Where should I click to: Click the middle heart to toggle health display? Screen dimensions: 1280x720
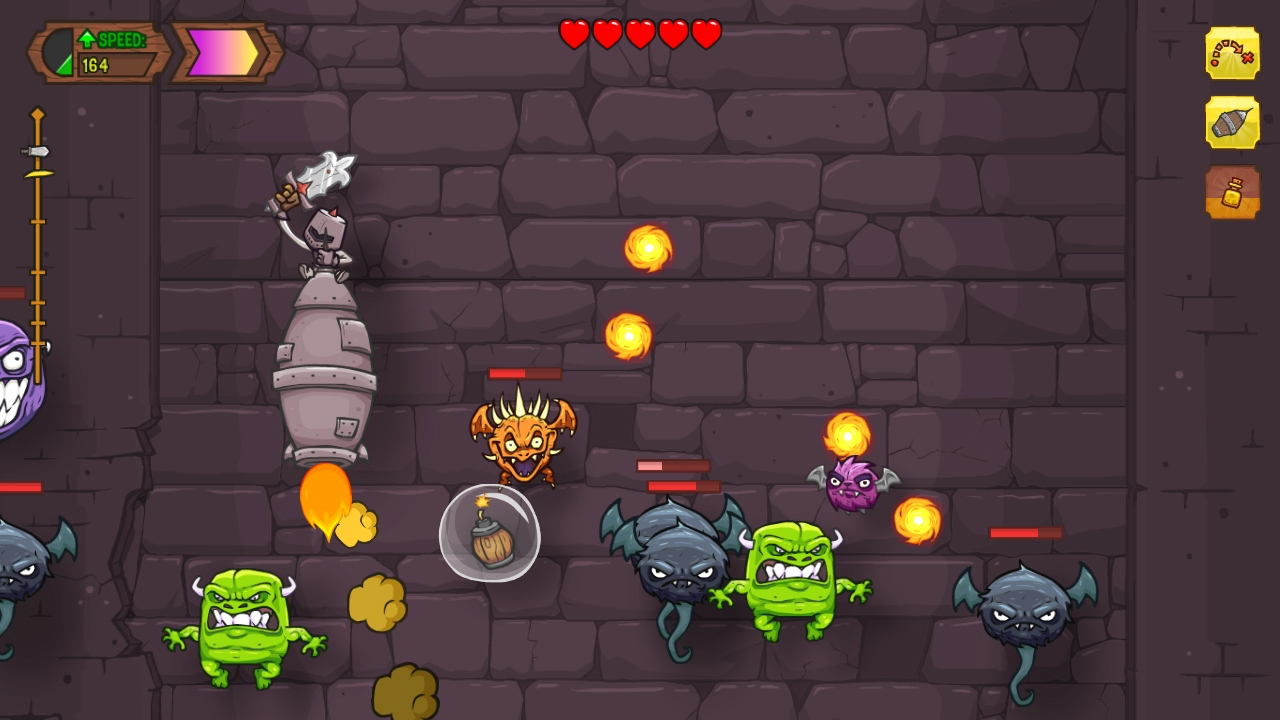coord(639,33)
